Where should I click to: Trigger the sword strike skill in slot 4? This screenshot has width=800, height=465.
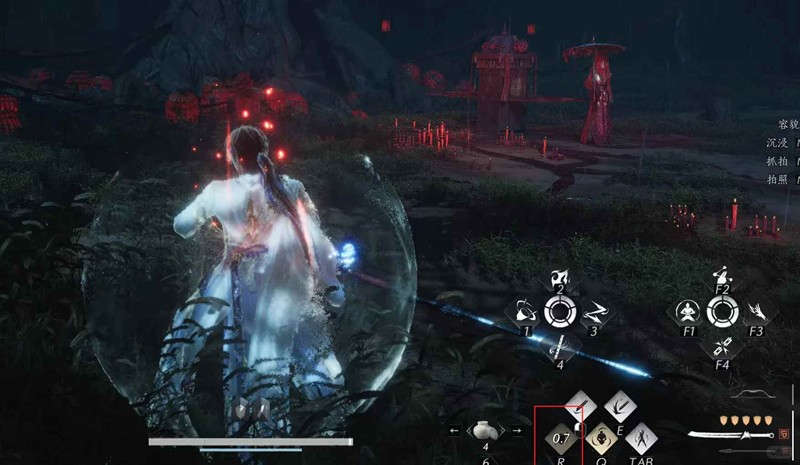(x=560, y=343)
